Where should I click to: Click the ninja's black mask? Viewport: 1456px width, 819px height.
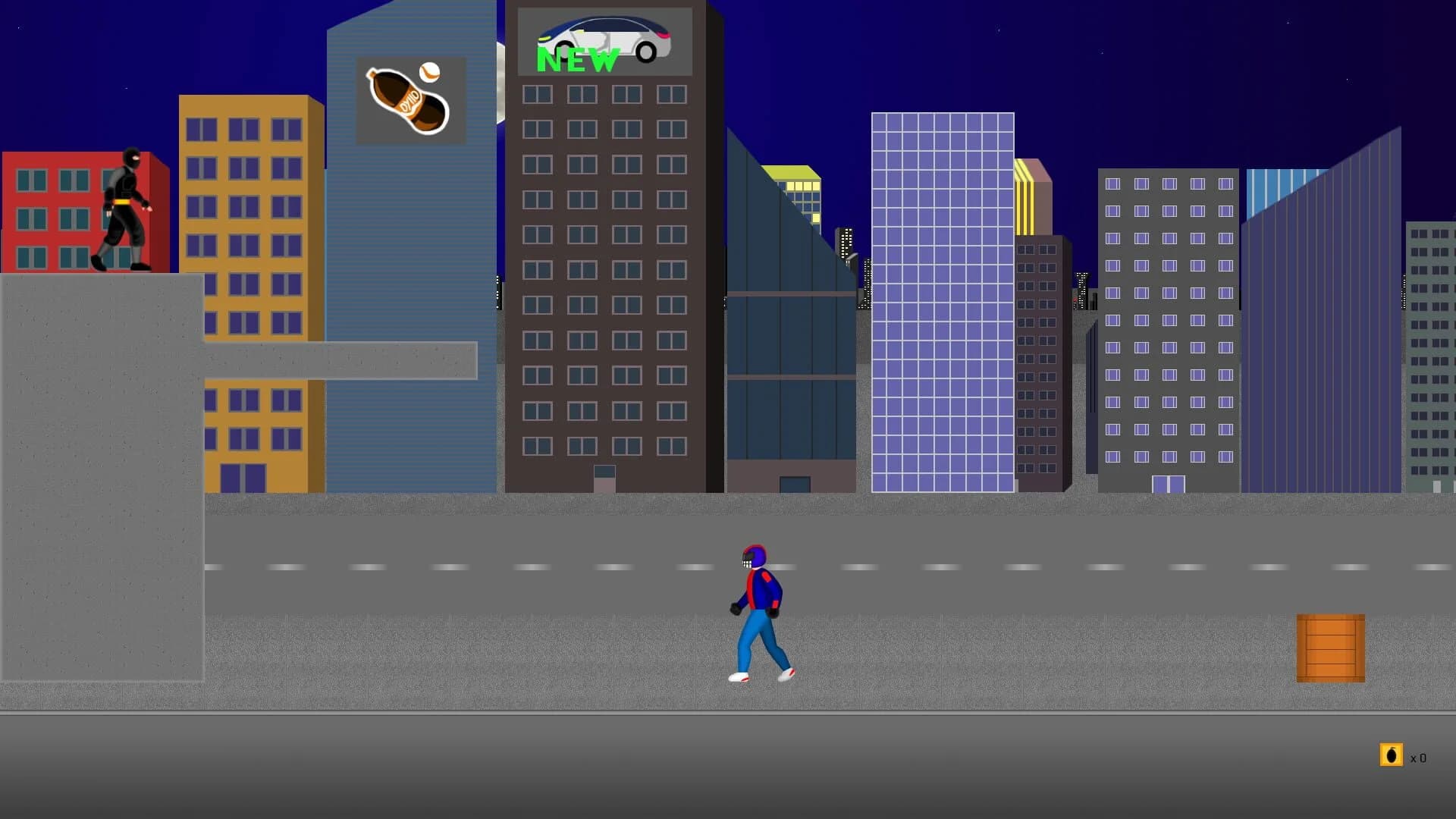click(133, 159)
